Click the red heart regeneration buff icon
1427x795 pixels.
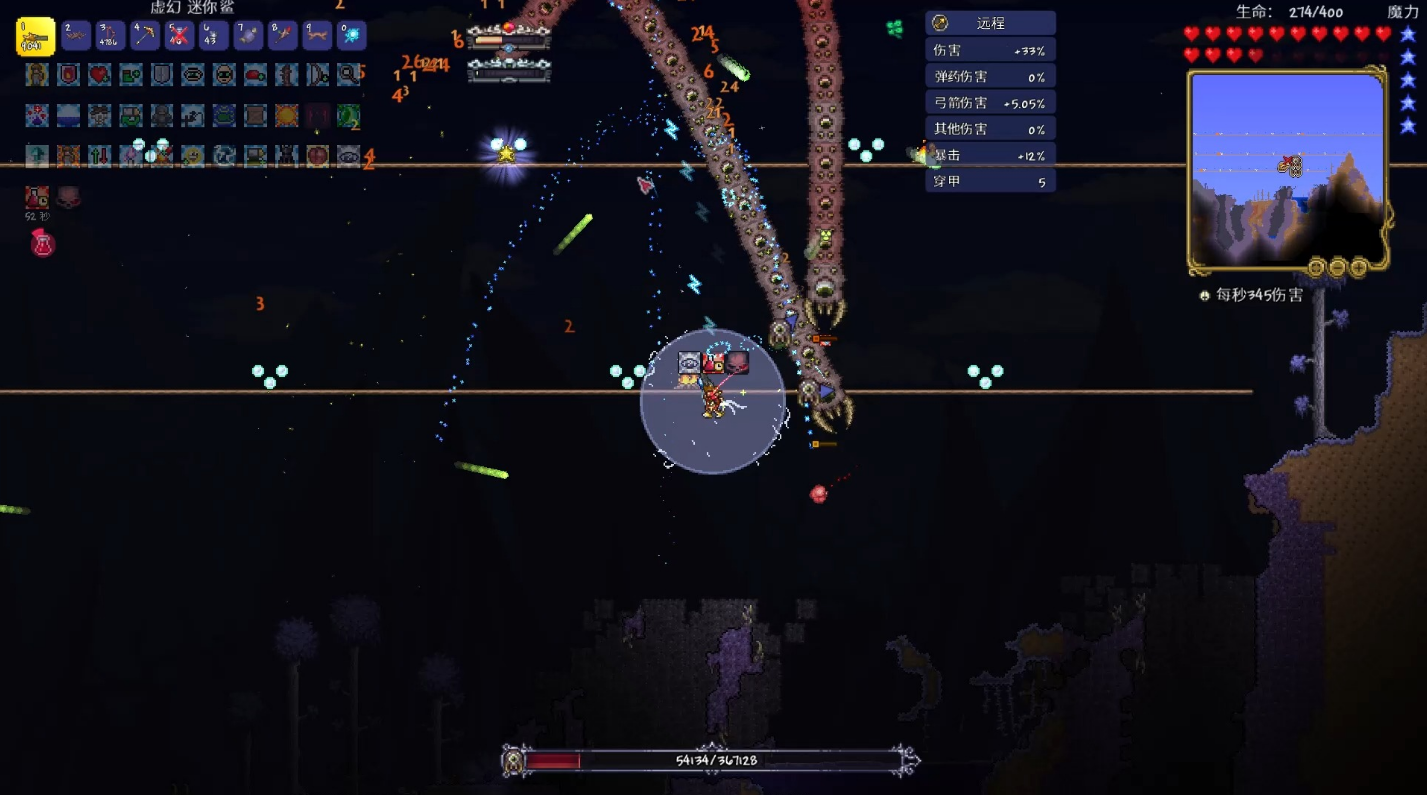tap(99, 74)
